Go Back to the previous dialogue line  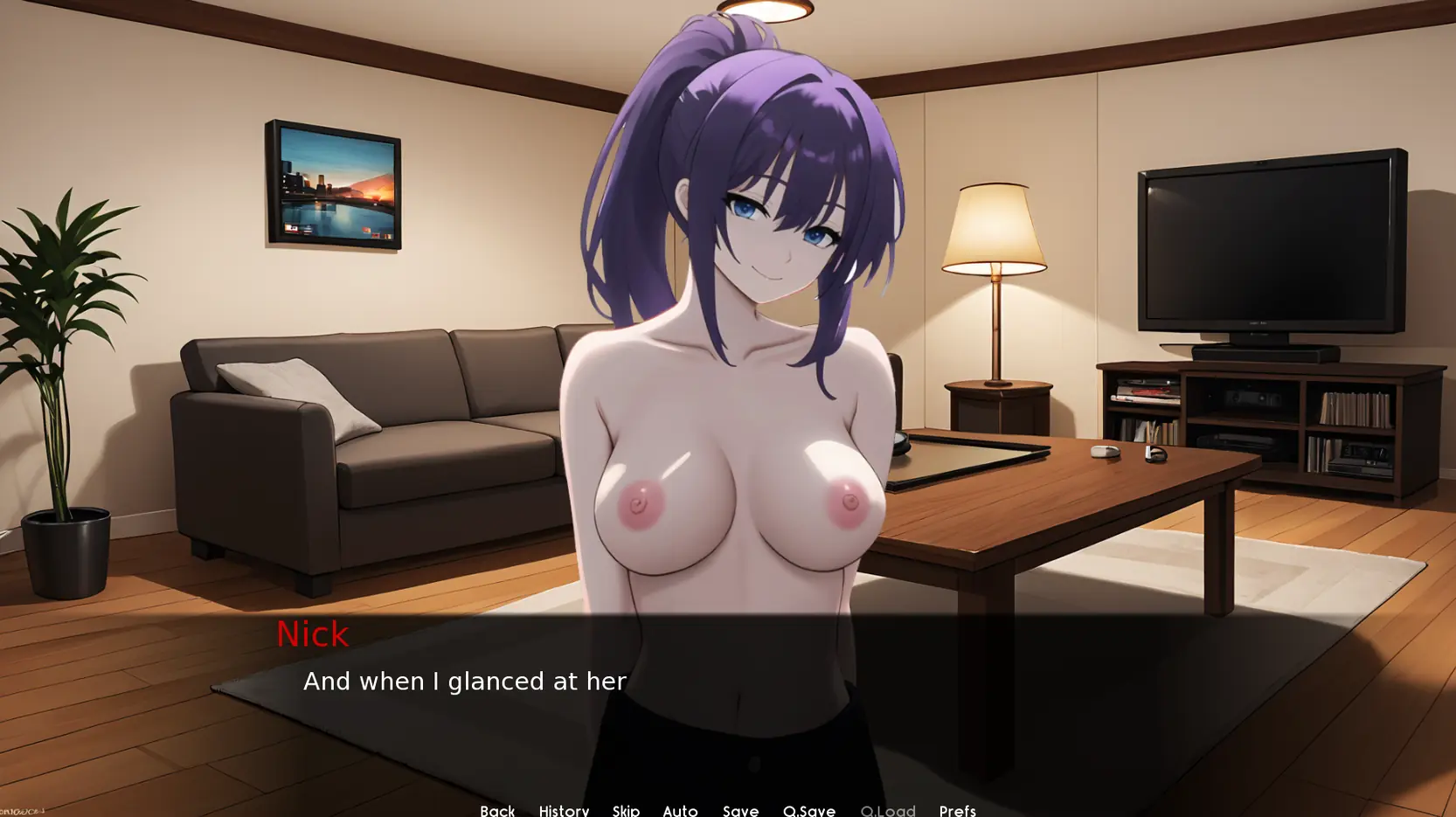497,810
